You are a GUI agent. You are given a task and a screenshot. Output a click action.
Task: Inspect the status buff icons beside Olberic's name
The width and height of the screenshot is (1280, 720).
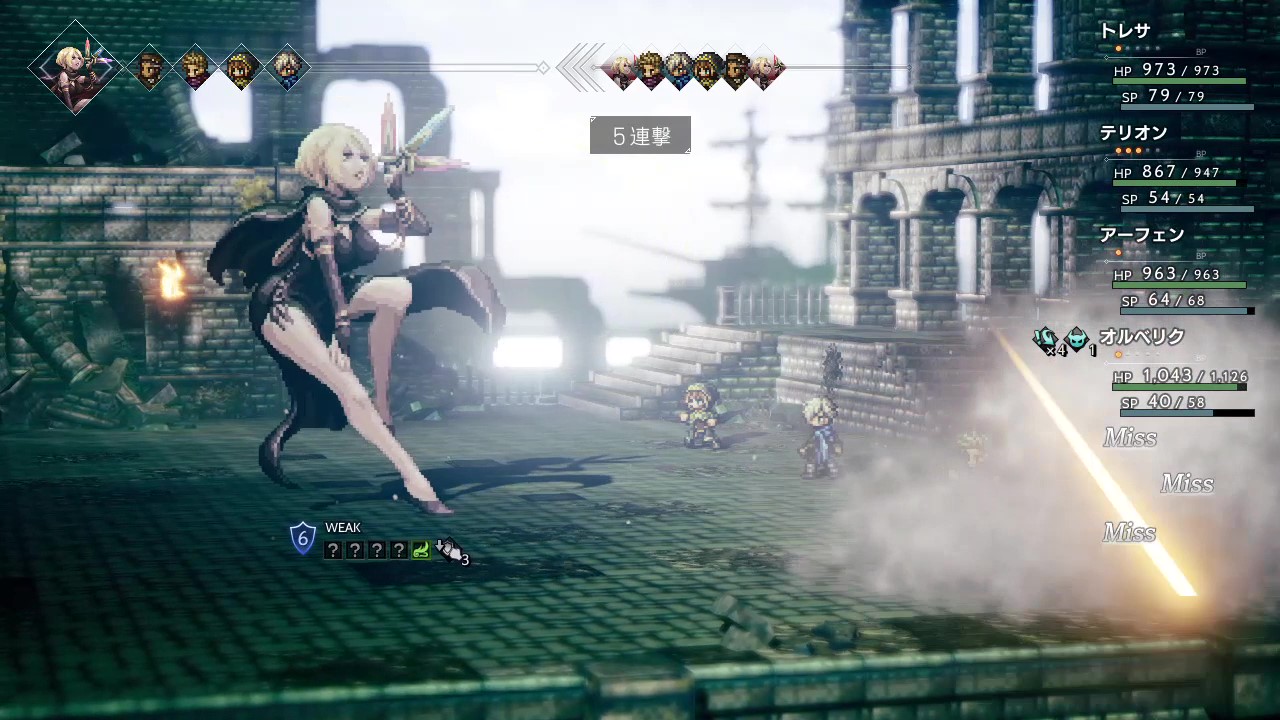(x=1060, y=339)
